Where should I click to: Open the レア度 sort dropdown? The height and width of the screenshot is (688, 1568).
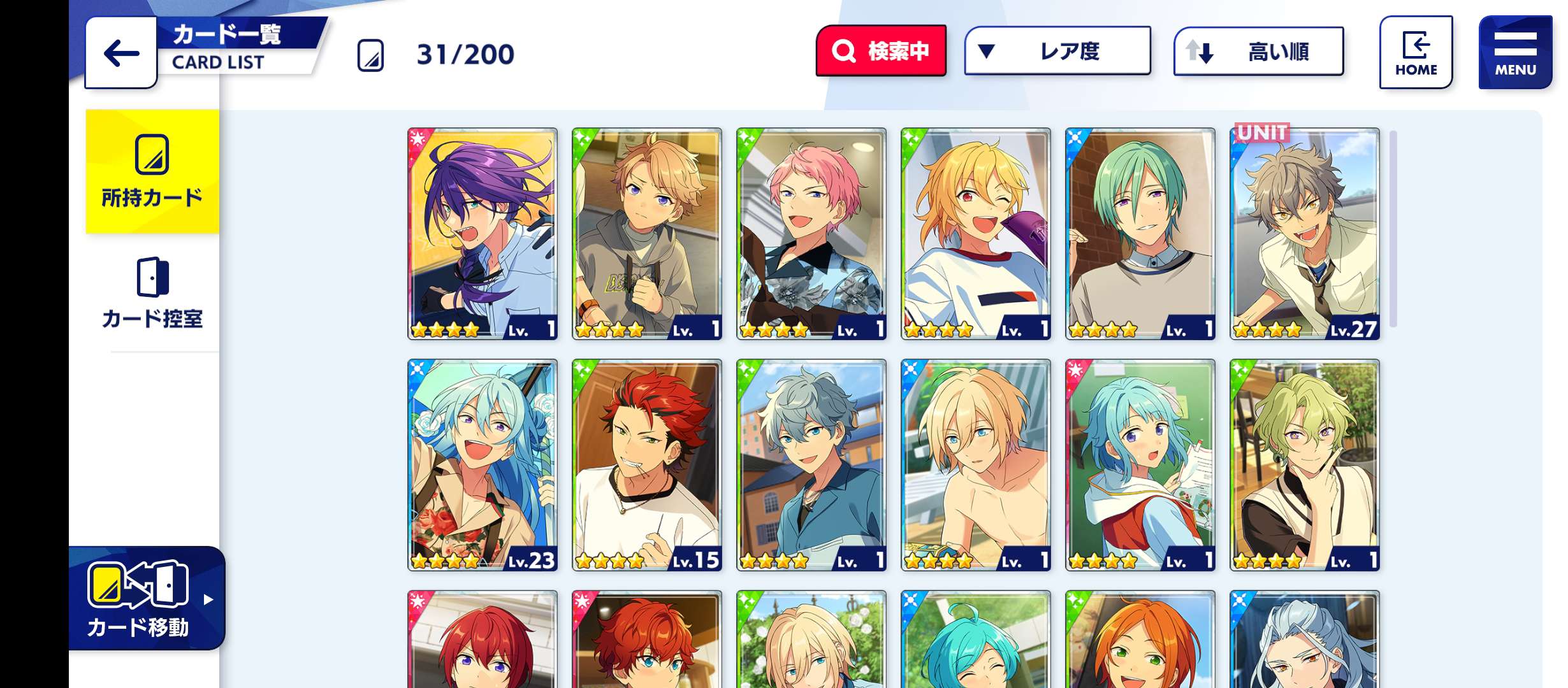pos(1057,51)
